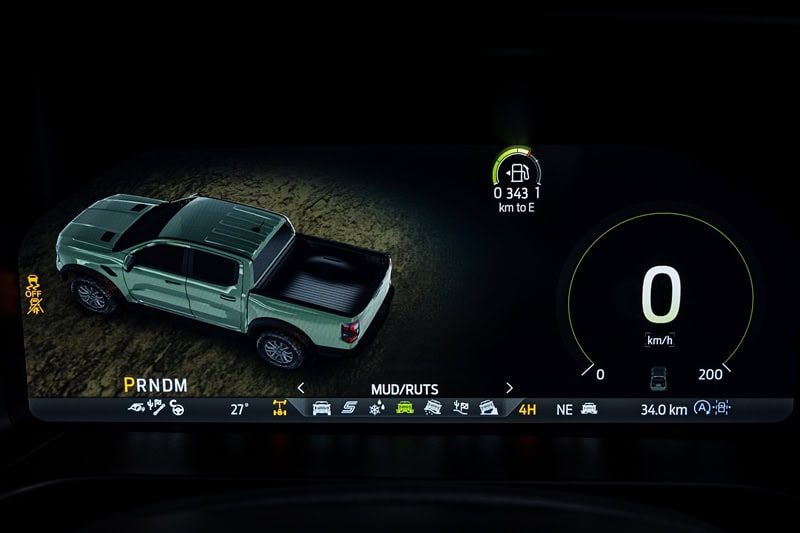Toggle the yellow drivetrain axle icon
This screenshot has width=800, height=533.
coord(281,408)
